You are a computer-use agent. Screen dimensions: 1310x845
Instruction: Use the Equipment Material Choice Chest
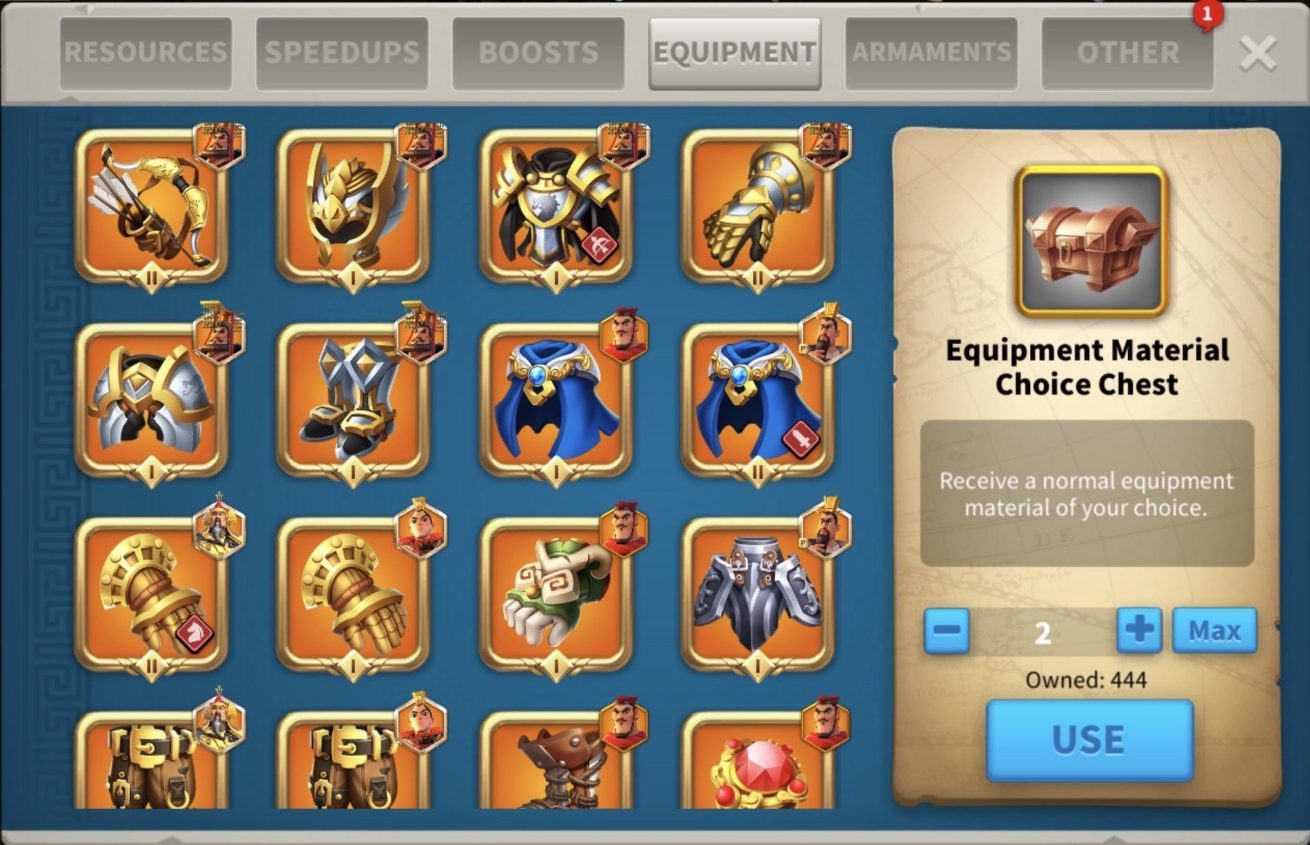click(x=1089, y=739)
